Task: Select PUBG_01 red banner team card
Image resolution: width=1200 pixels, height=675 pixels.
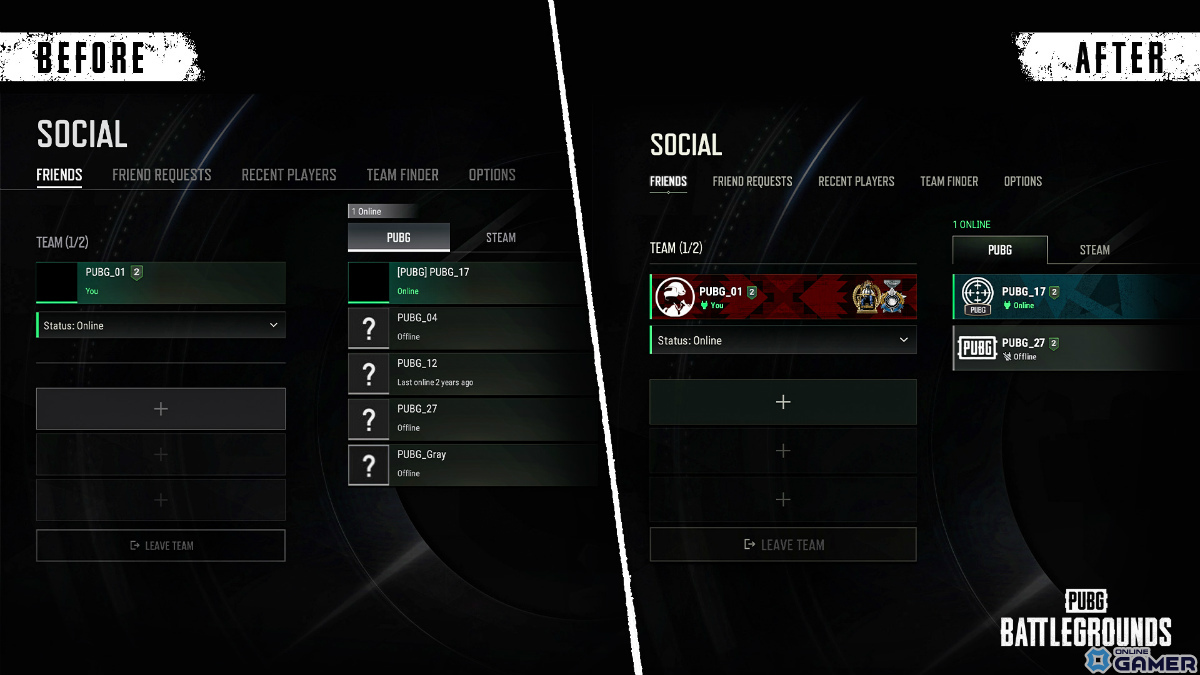Action: (783, 297)
